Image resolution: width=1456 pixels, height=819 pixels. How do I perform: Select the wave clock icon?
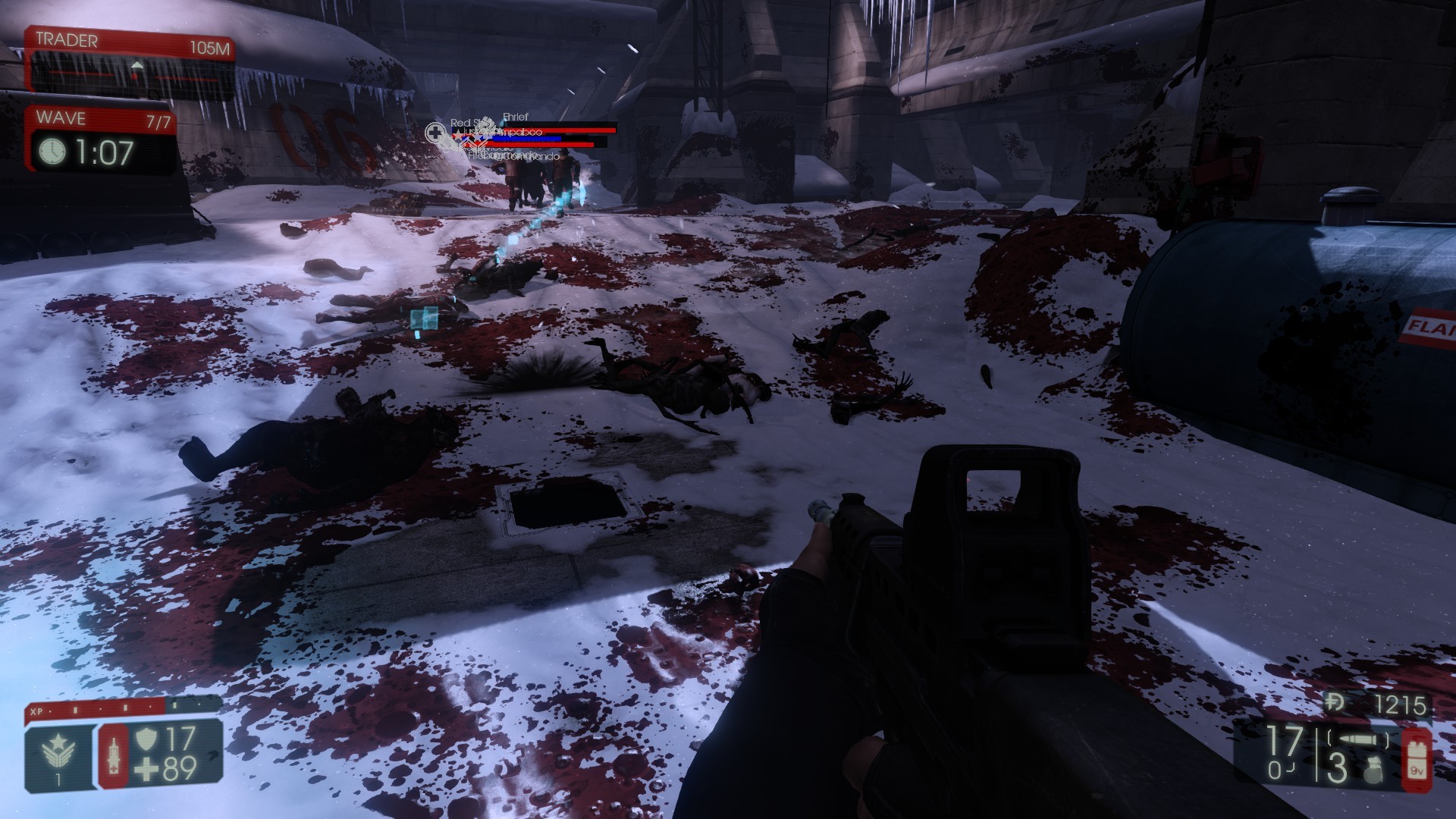coord(52,152)
